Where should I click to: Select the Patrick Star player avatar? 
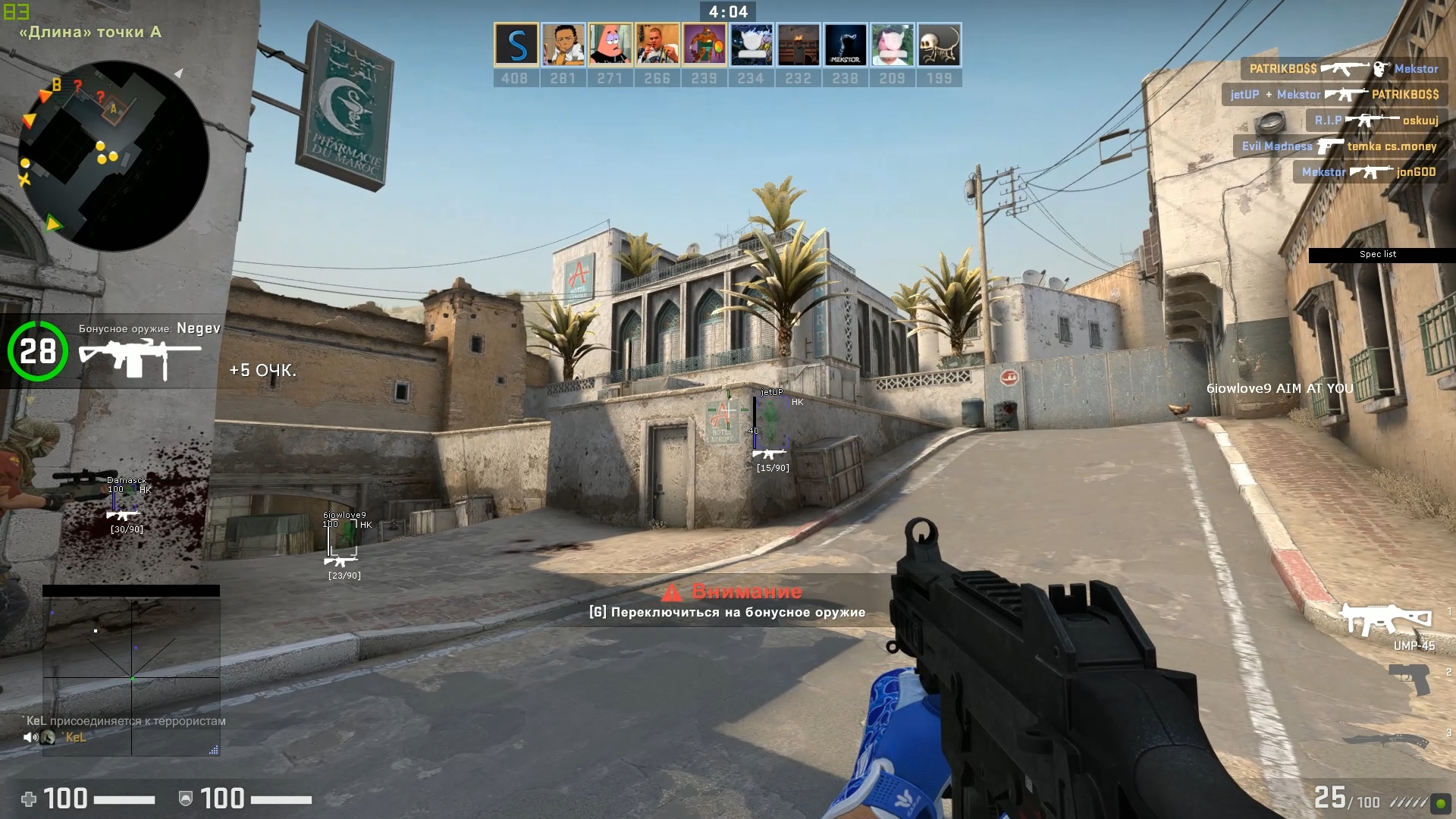tap(610, 45)
